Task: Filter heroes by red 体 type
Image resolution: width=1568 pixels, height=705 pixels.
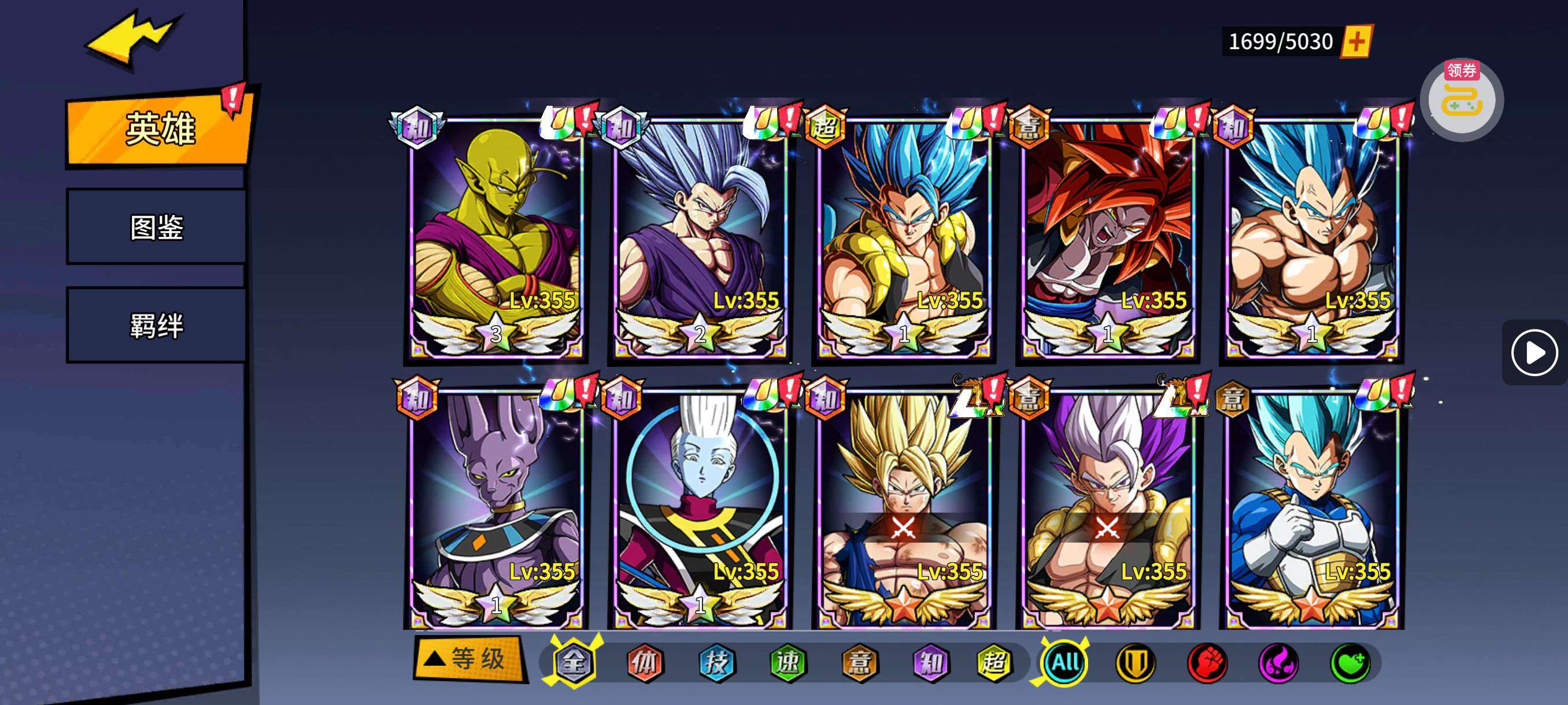Action: pyautogui.click(x=645, y=662)
